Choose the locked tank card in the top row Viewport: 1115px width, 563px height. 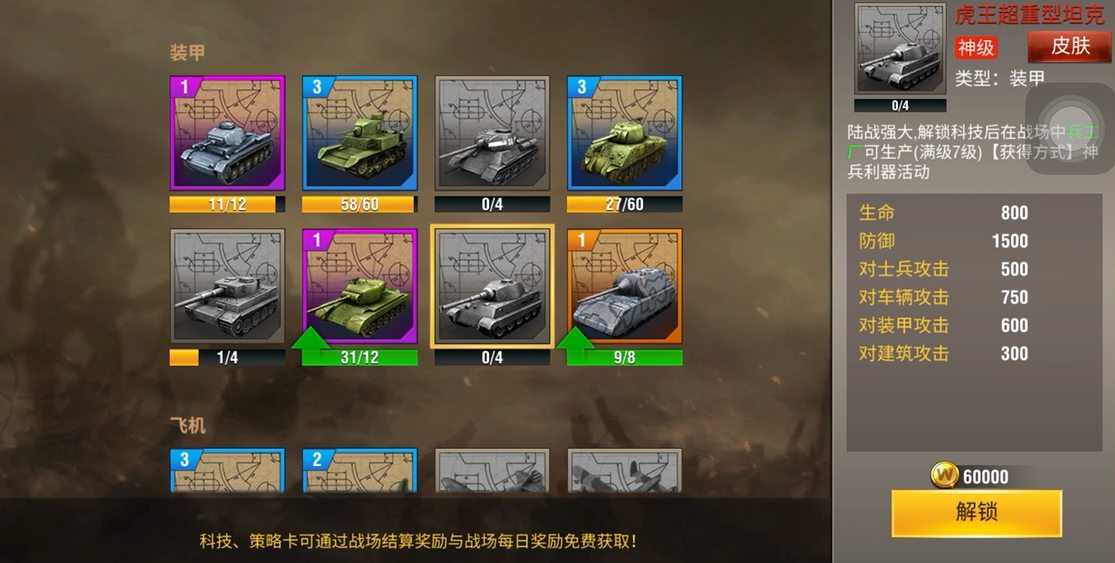point(491,133)
